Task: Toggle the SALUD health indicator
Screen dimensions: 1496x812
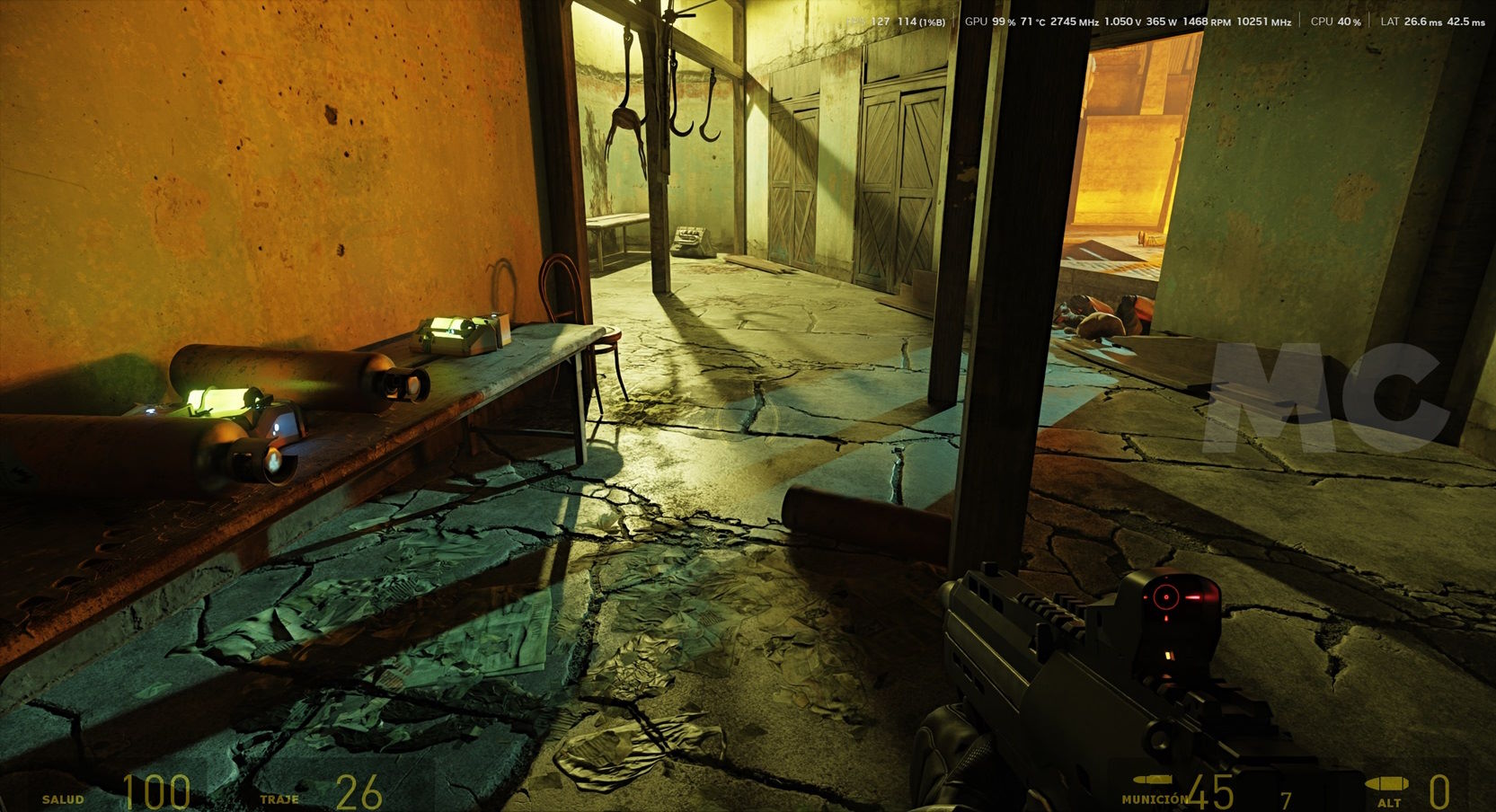Action: pyautogui.click(x=63, y=798)
